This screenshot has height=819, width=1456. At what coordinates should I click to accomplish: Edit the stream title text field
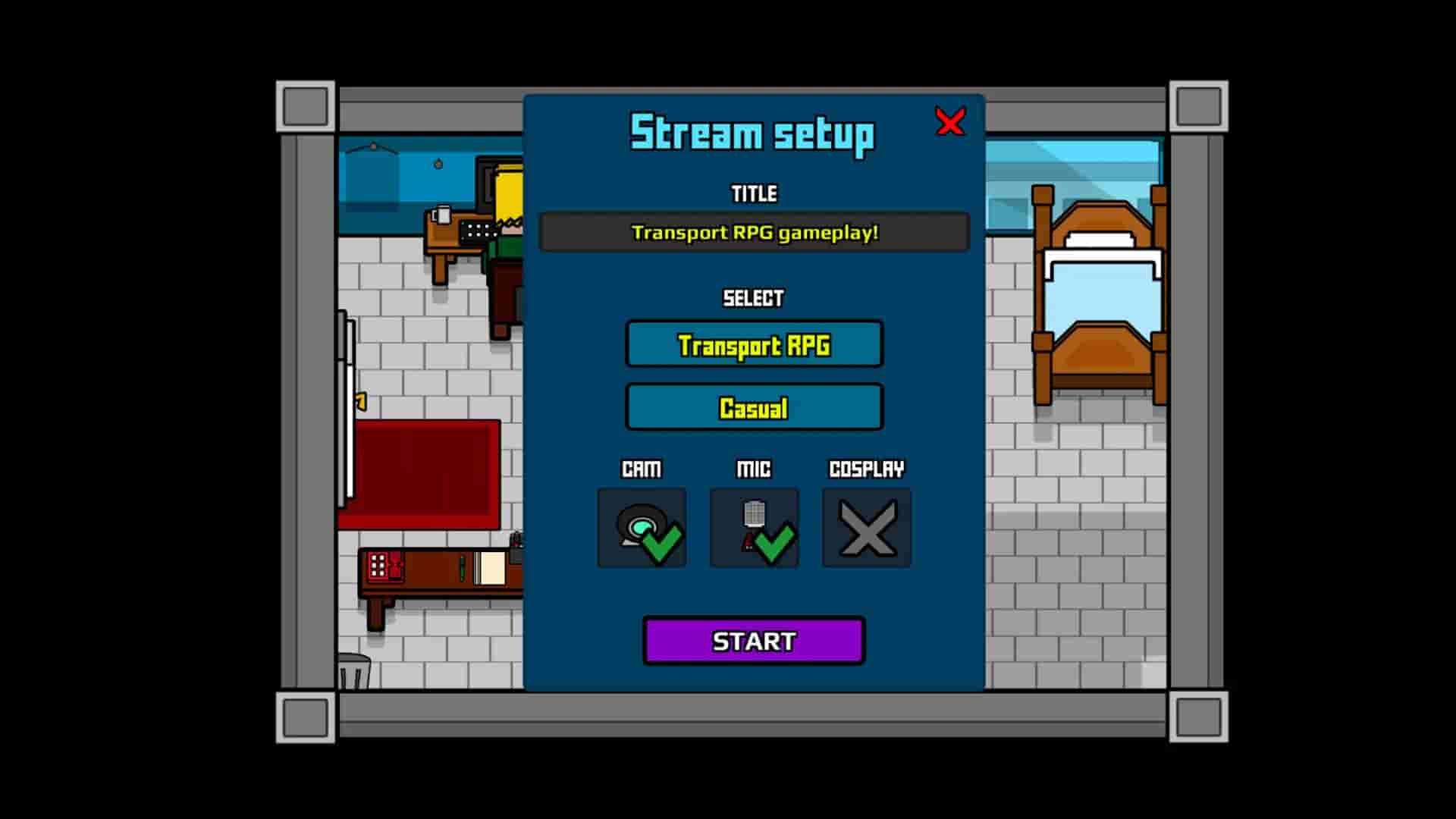click(754, 232)
